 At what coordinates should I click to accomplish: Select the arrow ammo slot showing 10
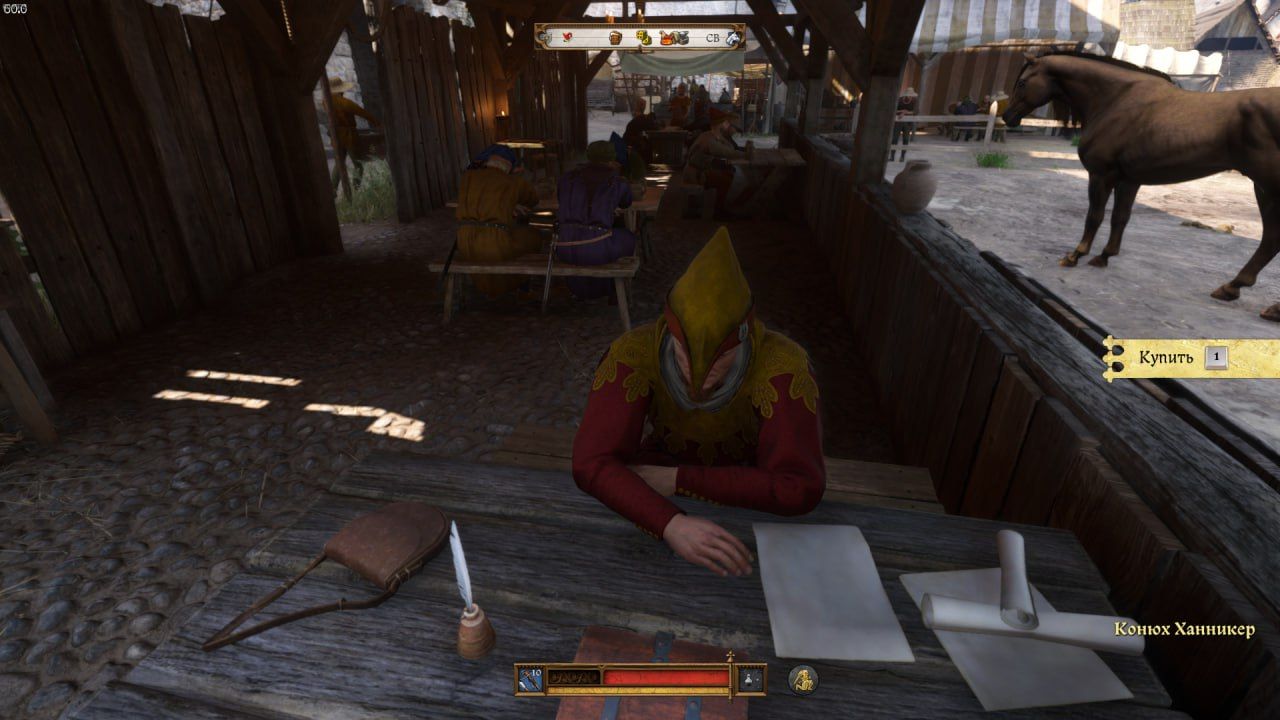[x=530, y=679]
